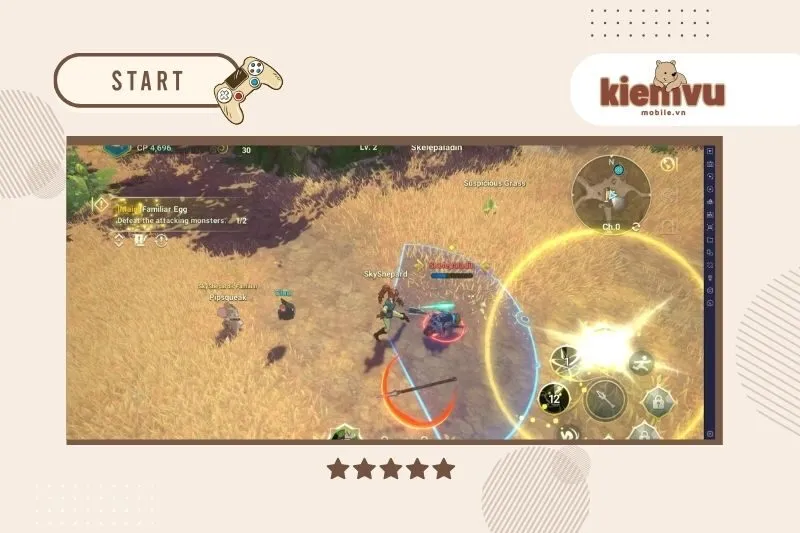
Task: Expand the quest list up-down arrows icon
Action: pyautogui.click(x=119, y=240)
